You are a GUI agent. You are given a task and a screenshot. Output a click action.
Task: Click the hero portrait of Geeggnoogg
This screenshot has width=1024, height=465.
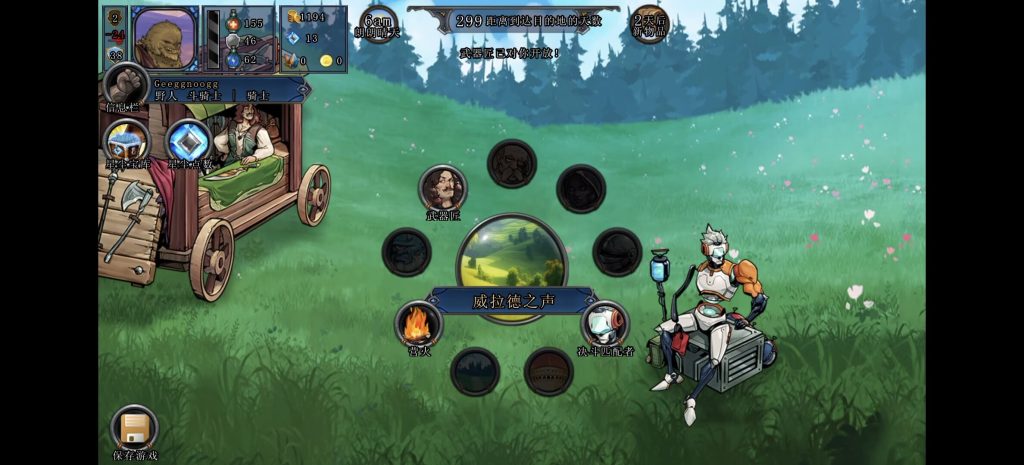click(x=165, y=37)
